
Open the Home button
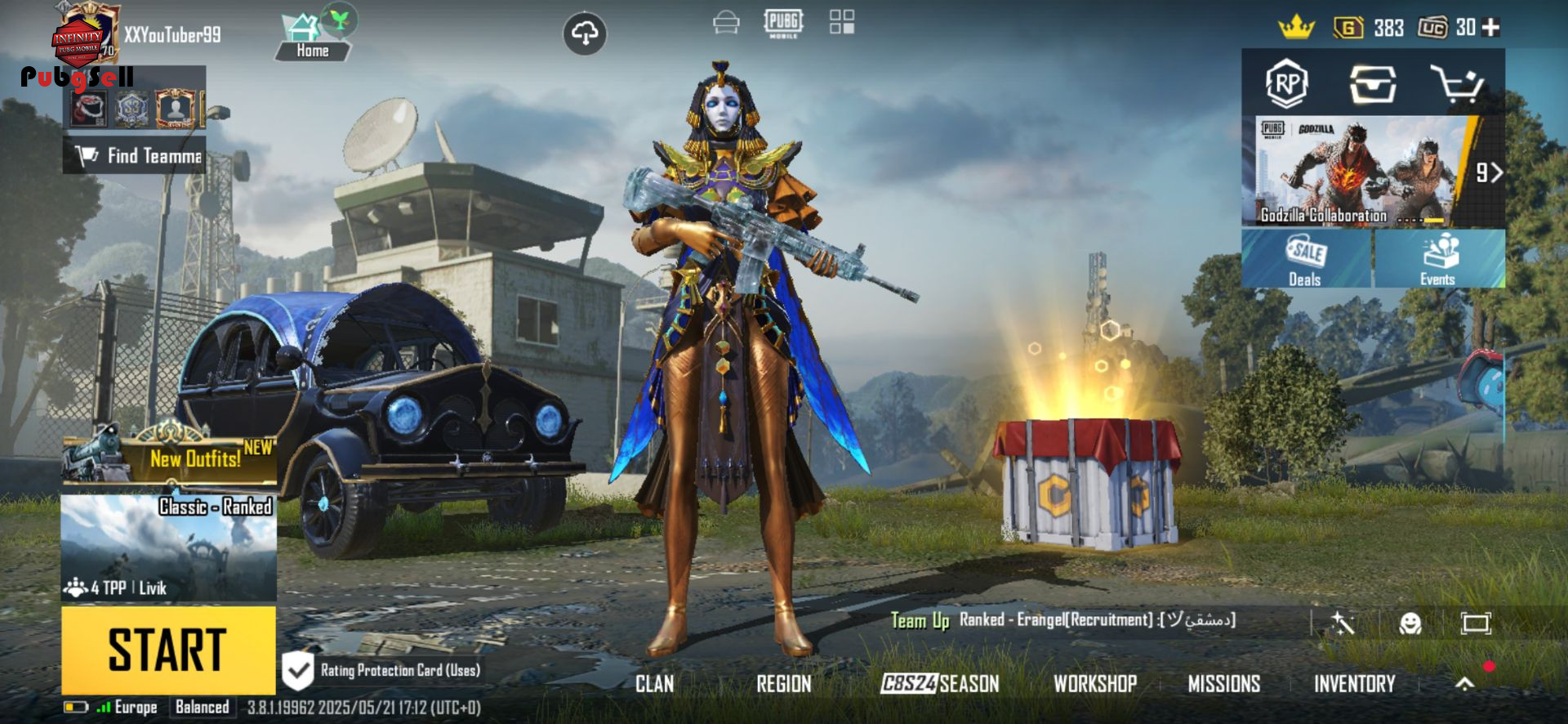pos(313,38)
